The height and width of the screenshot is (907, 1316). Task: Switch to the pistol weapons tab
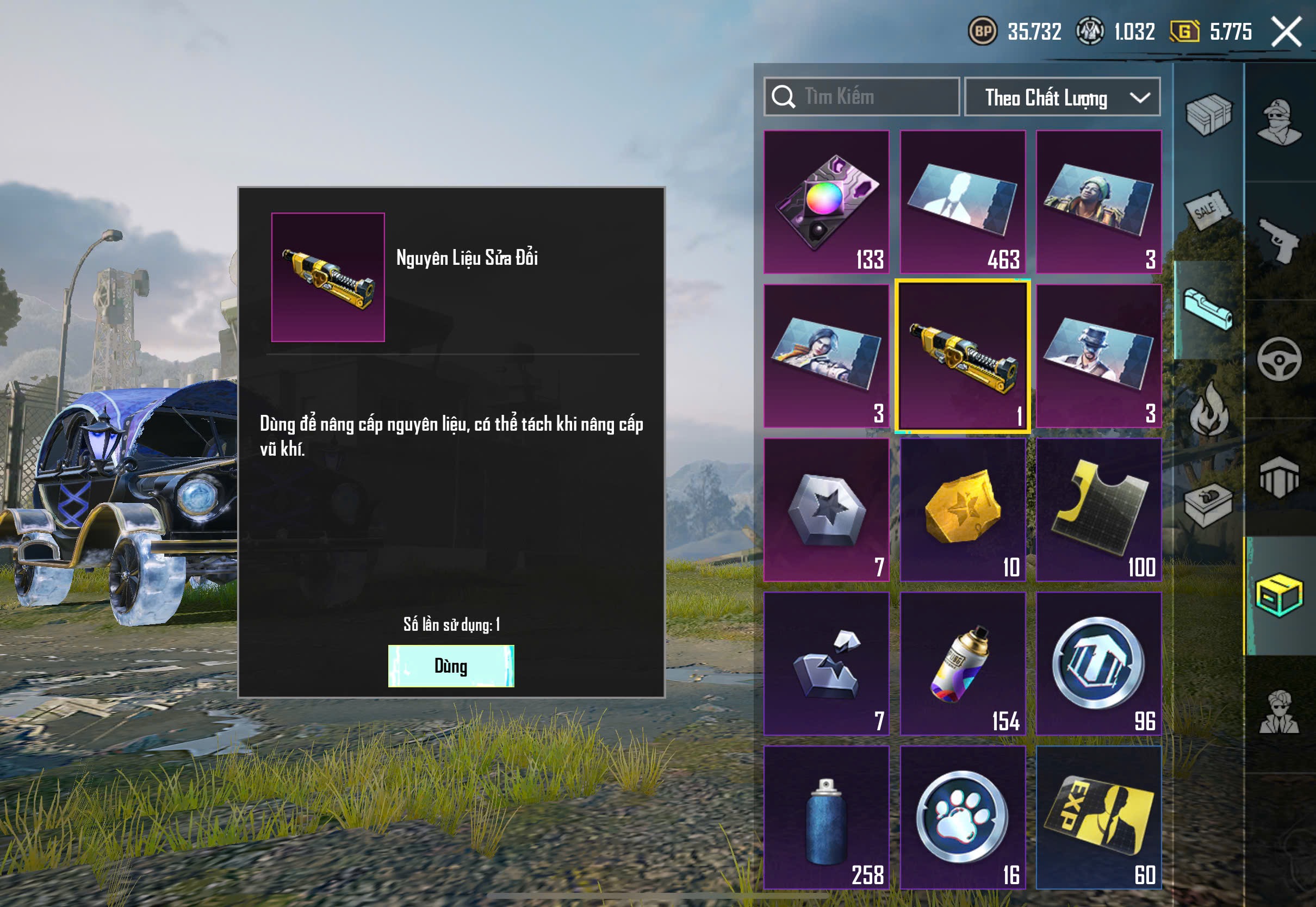(x=1279, y=240)
